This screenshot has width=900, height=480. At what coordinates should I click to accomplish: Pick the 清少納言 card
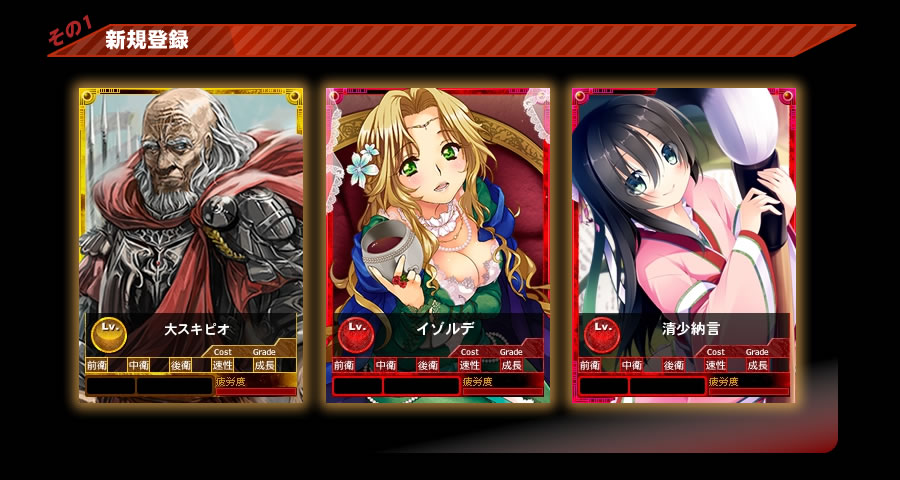[x=683, y=245]
